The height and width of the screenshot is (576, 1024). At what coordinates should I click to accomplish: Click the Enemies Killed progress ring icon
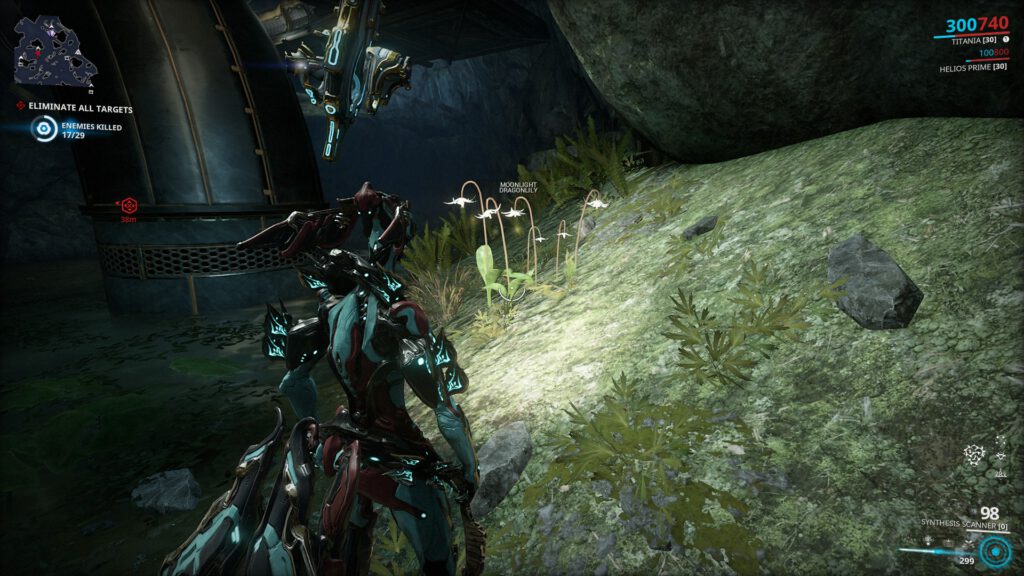(43, 128)
